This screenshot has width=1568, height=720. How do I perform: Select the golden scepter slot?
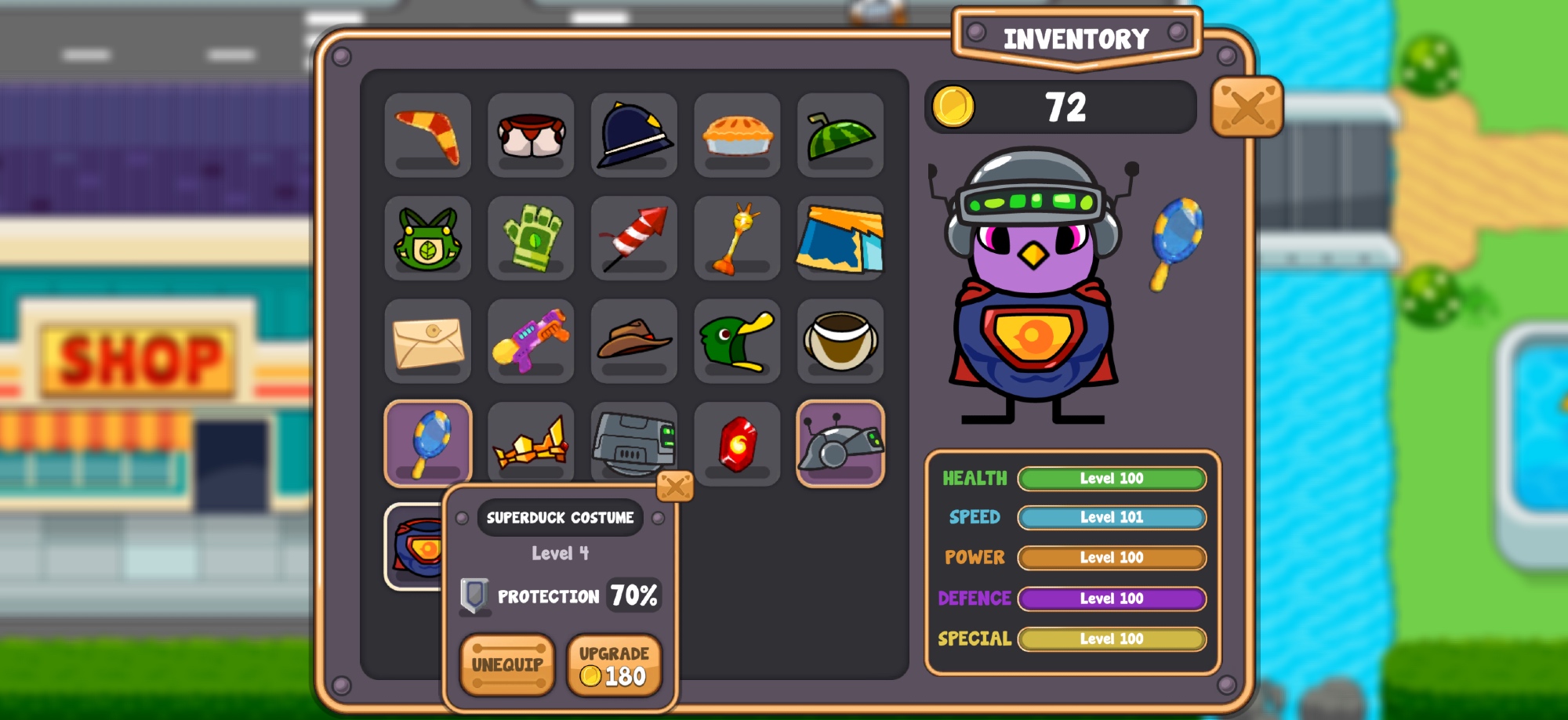[x=737, y=238]
